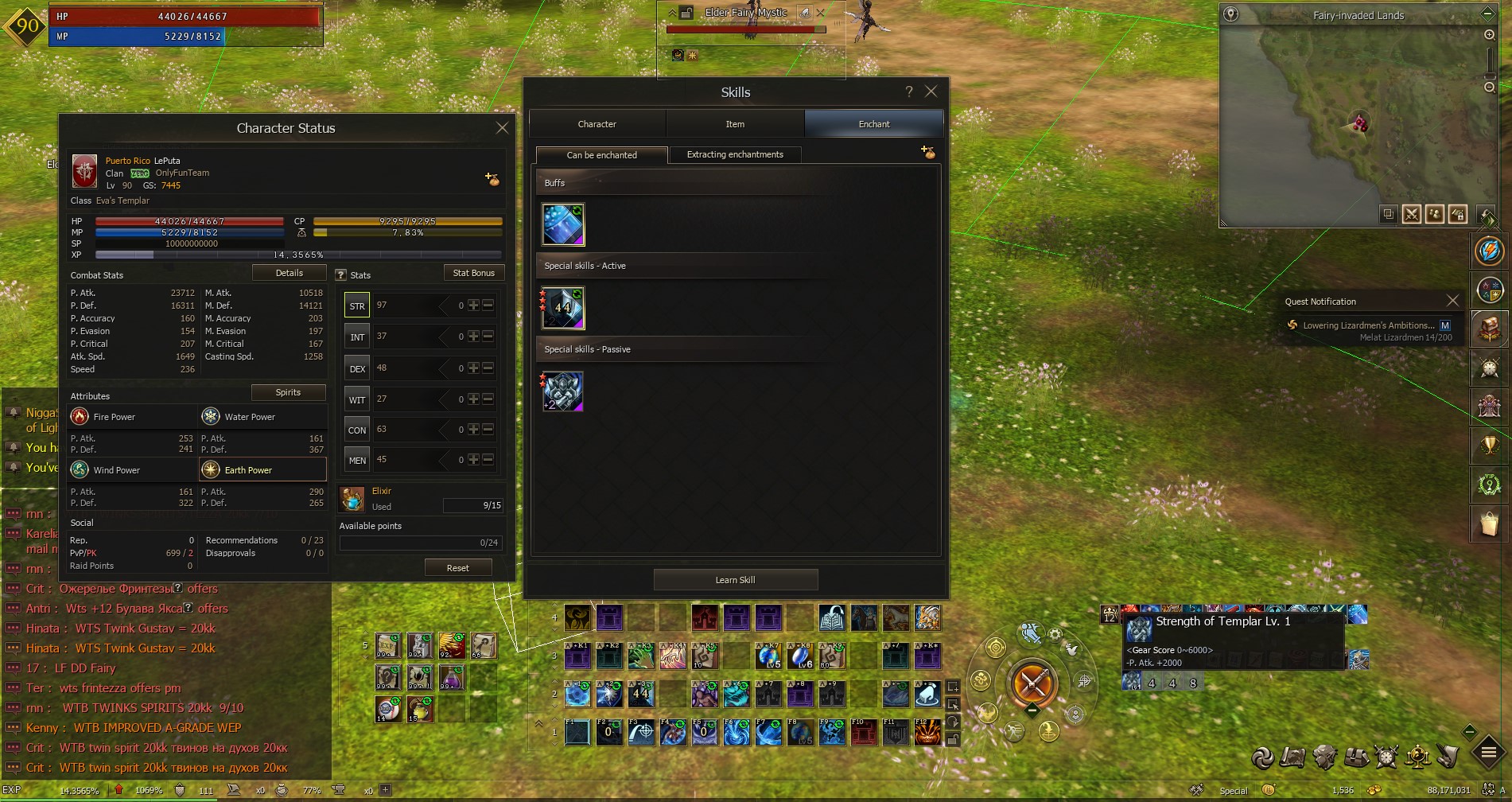Reset the allocated stat points
1512x802 pixels.
pos(457,568)
